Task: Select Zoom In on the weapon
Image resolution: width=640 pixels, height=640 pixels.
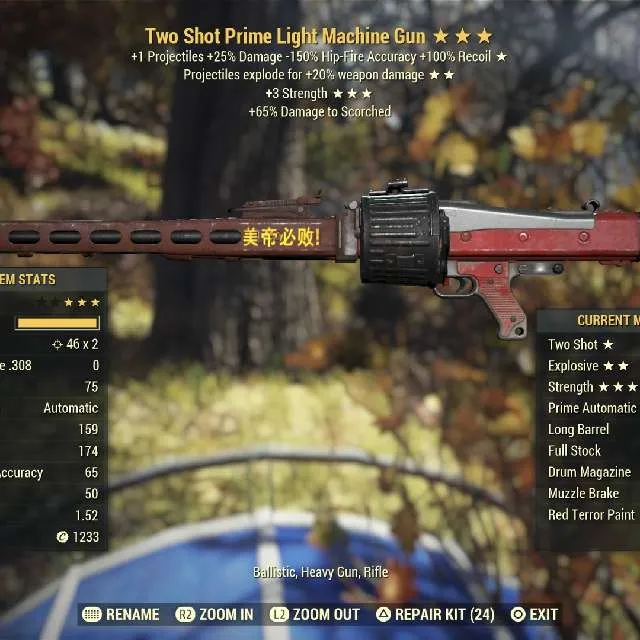Action: click(x=214, y=613)
